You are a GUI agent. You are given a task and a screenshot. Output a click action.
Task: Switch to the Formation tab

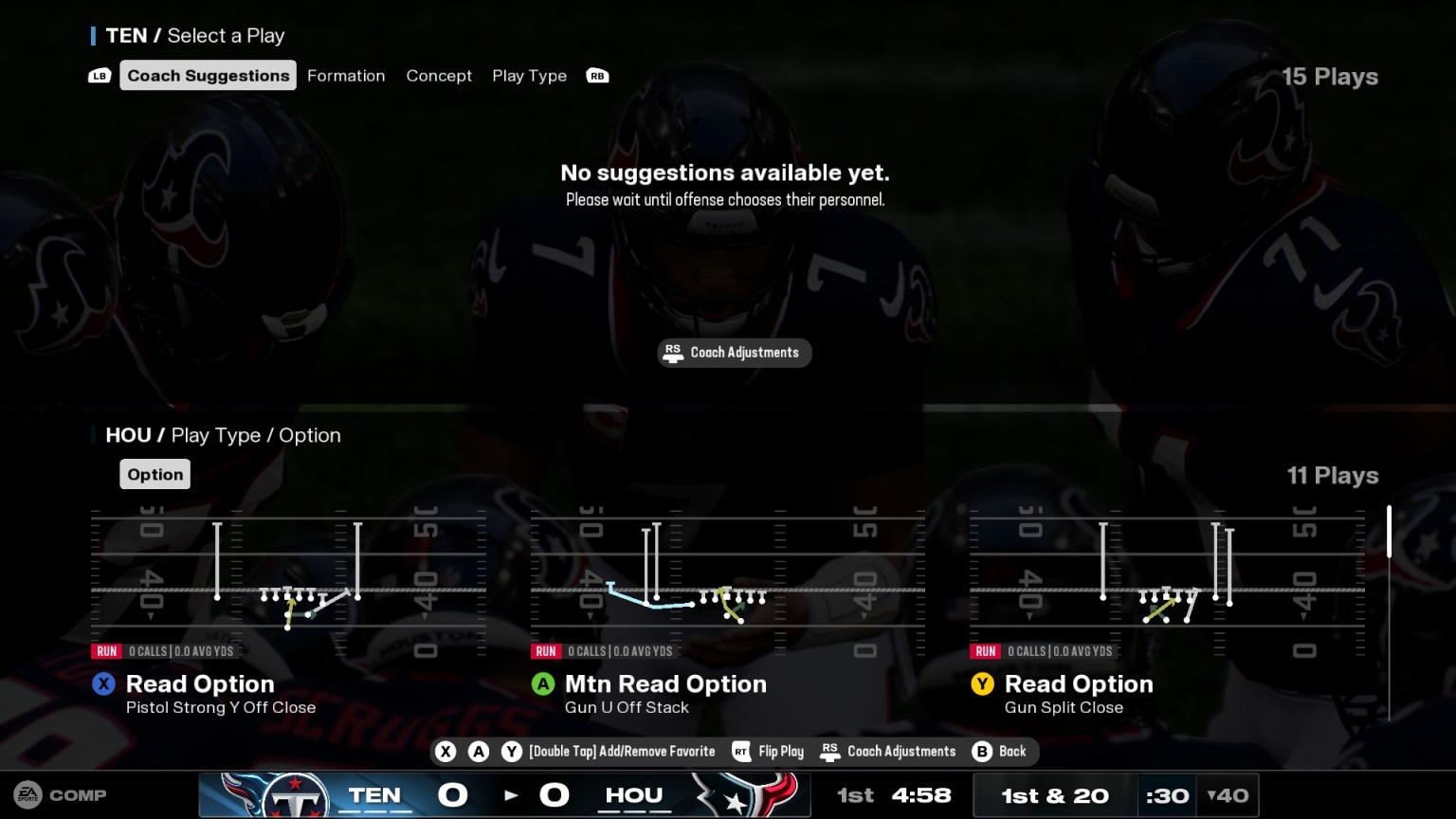click(x=346, y=75)
